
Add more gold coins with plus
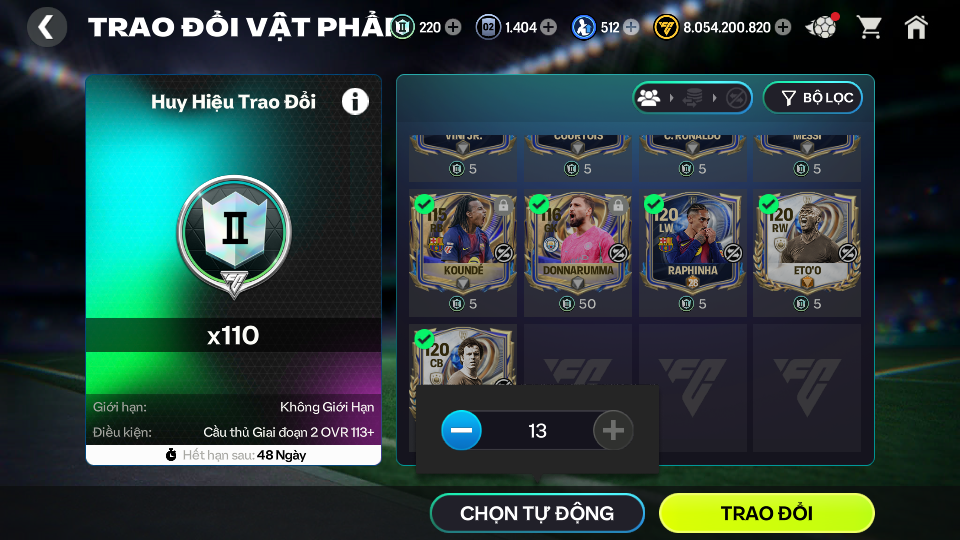(x=783, y=27)
